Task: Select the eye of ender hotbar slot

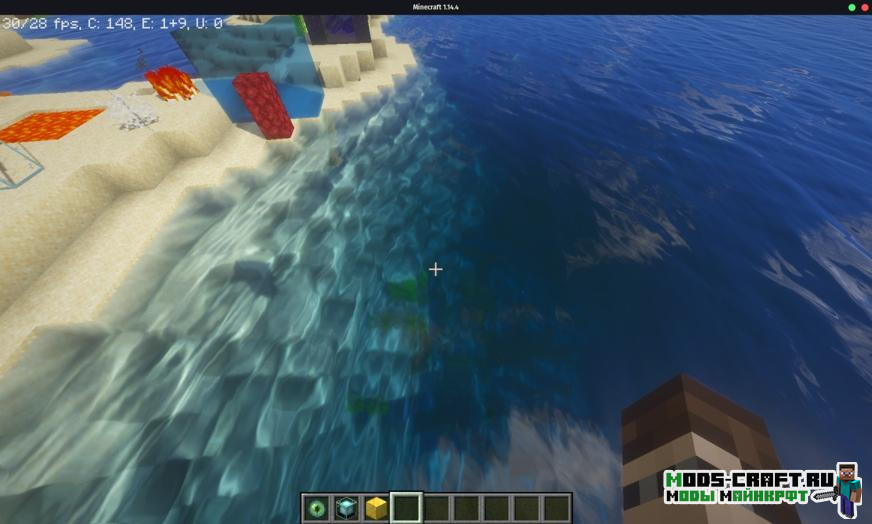Action: (318, 508)
